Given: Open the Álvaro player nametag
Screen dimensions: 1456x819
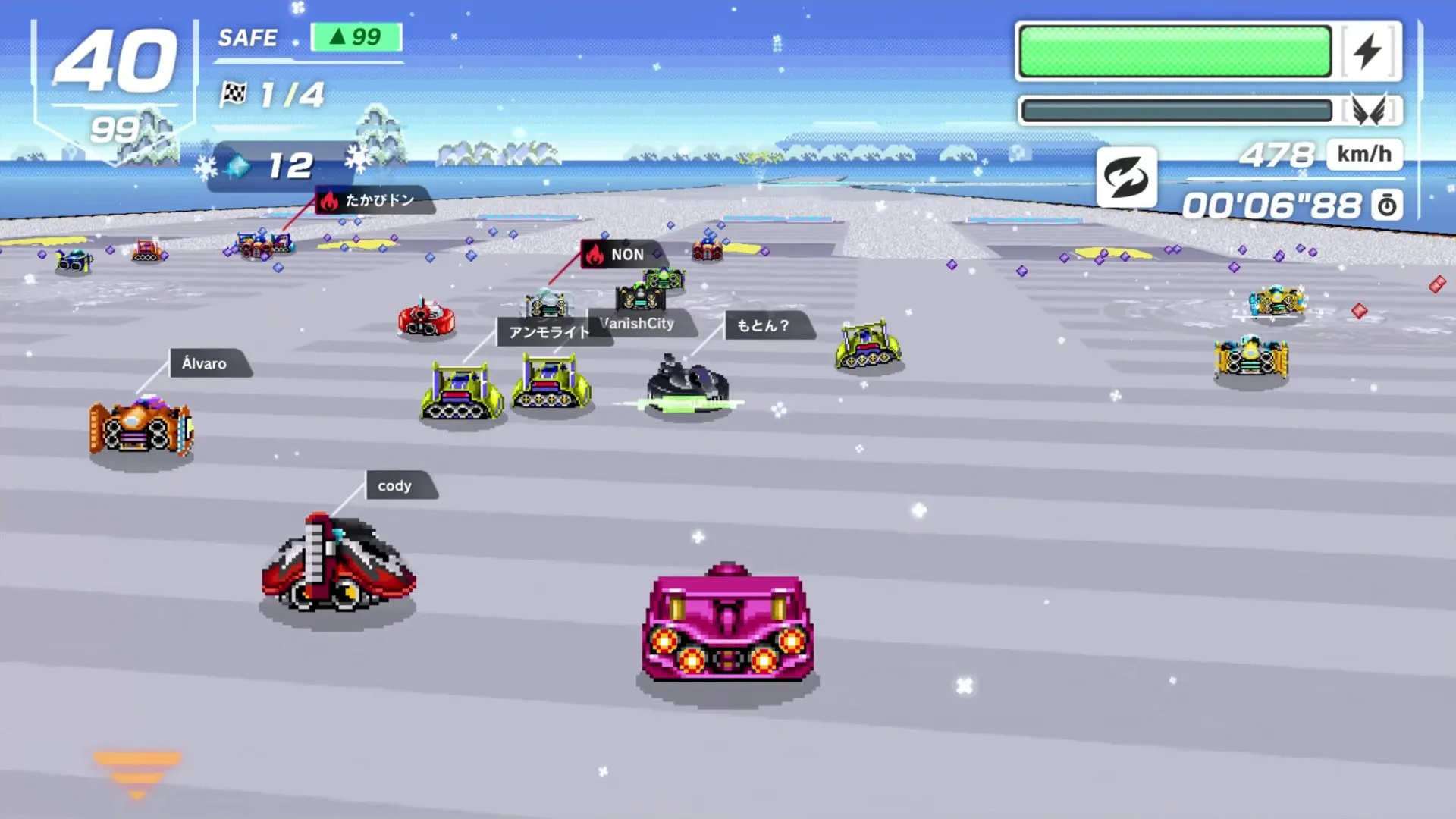Looking at the screenshot, I should (206, 363).
